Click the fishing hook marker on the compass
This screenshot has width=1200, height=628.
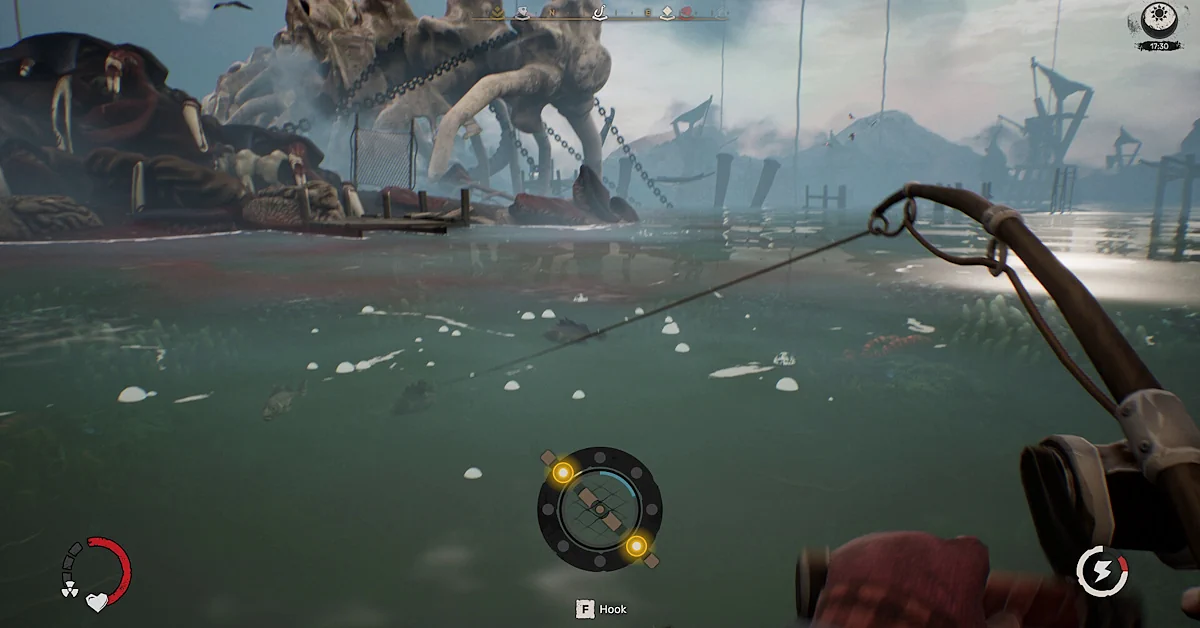(x=601, y=13)
